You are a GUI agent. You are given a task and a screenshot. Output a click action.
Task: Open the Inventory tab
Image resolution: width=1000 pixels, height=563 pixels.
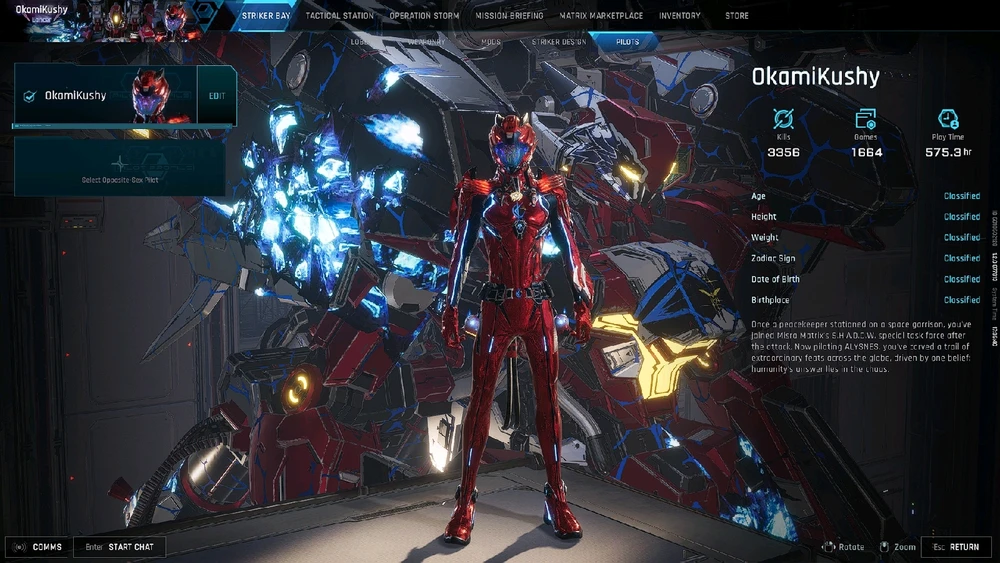tap(680, 16)
